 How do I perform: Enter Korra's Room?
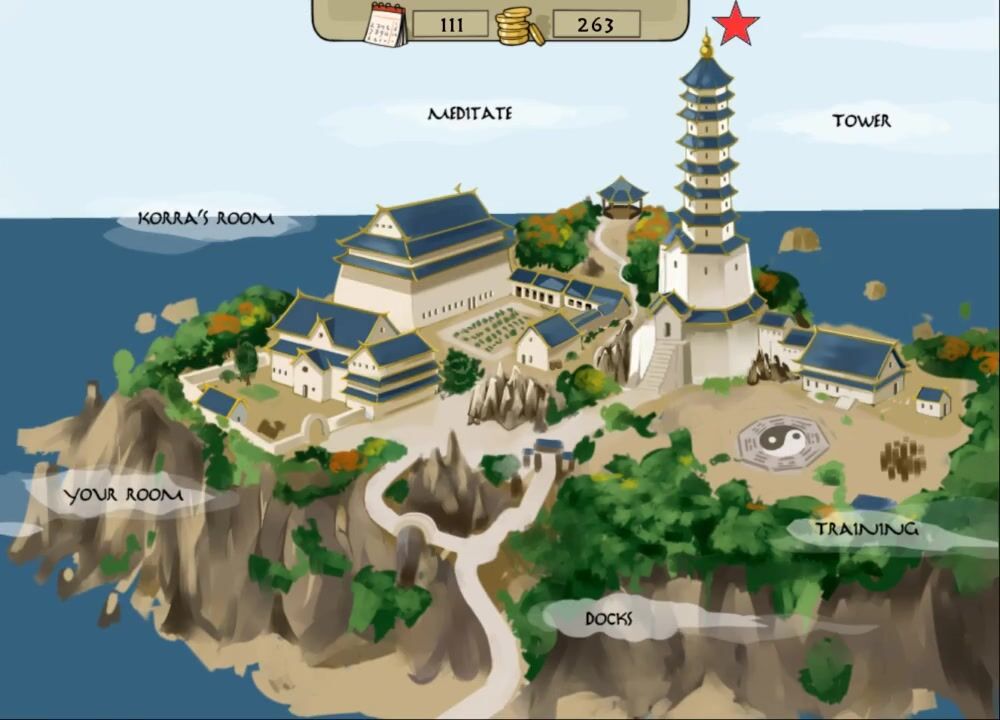point(205,219)
